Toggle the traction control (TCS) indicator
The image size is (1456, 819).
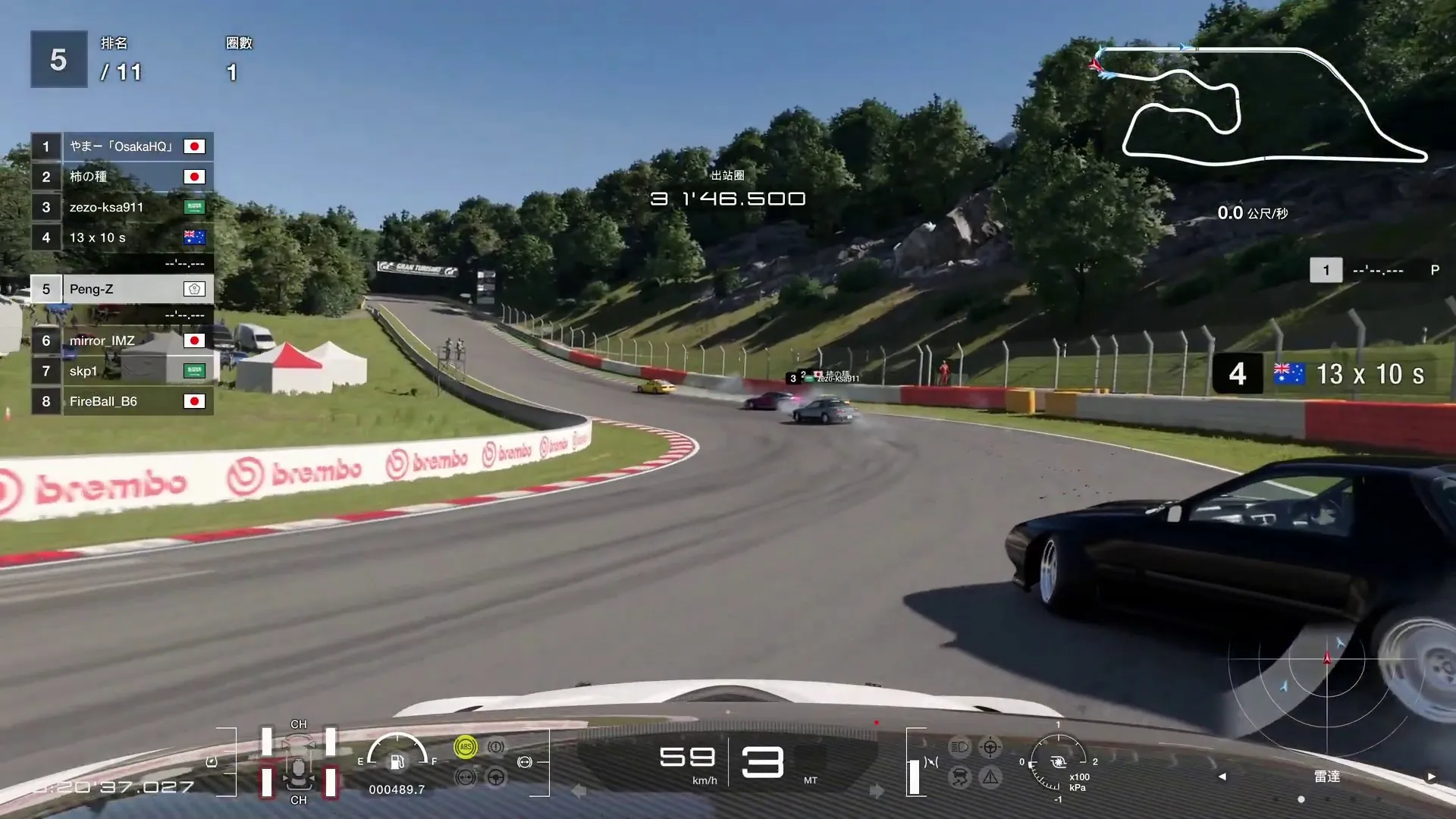tap(959, 779)
